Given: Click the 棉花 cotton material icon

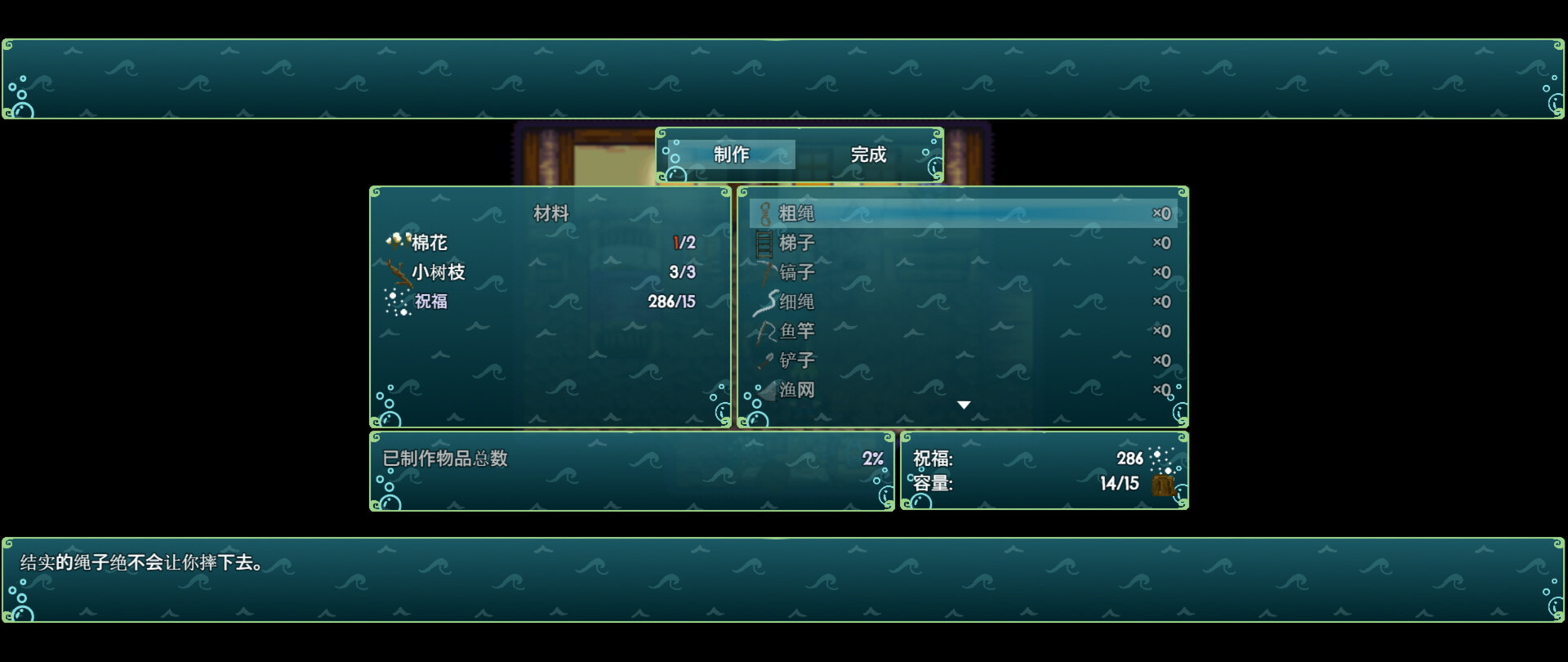Looking at the screenshot, I should click(x=397, y=241).
